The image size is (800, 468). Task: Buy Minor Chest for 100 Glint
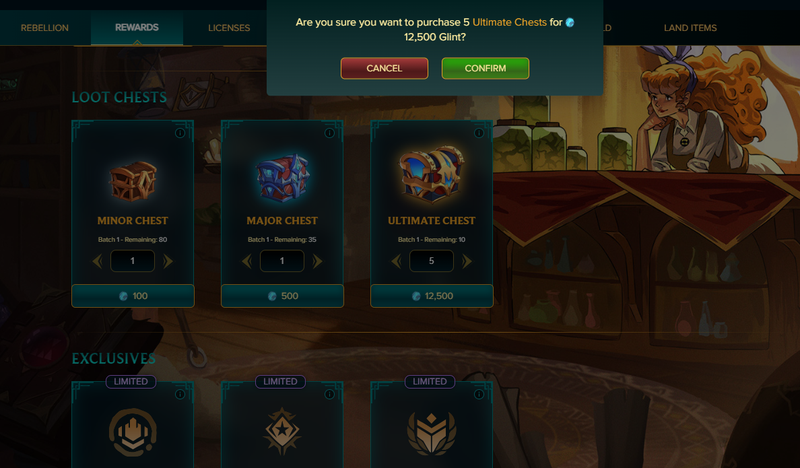pos(133,296)
